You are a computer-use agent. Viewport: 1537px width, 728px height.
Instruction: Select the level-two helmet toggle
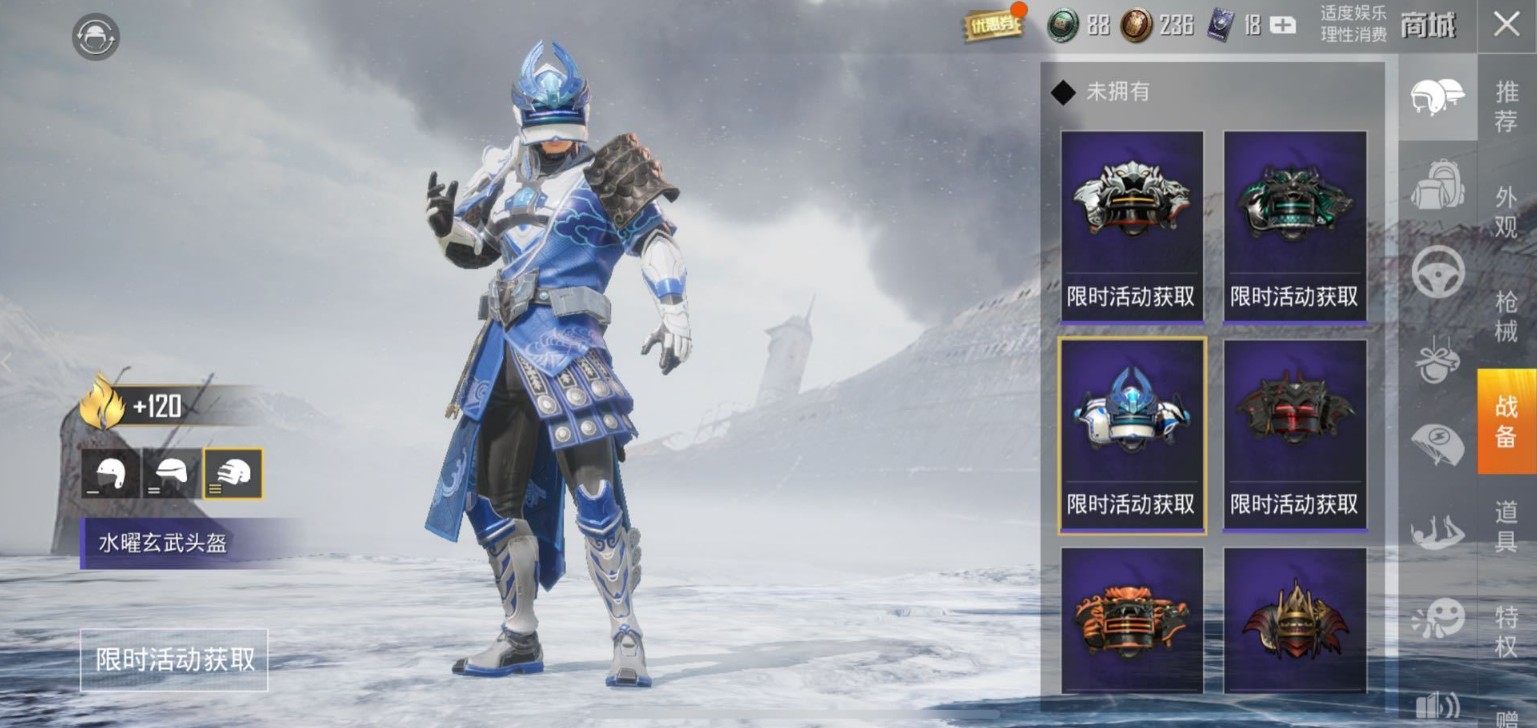[170, 475]
